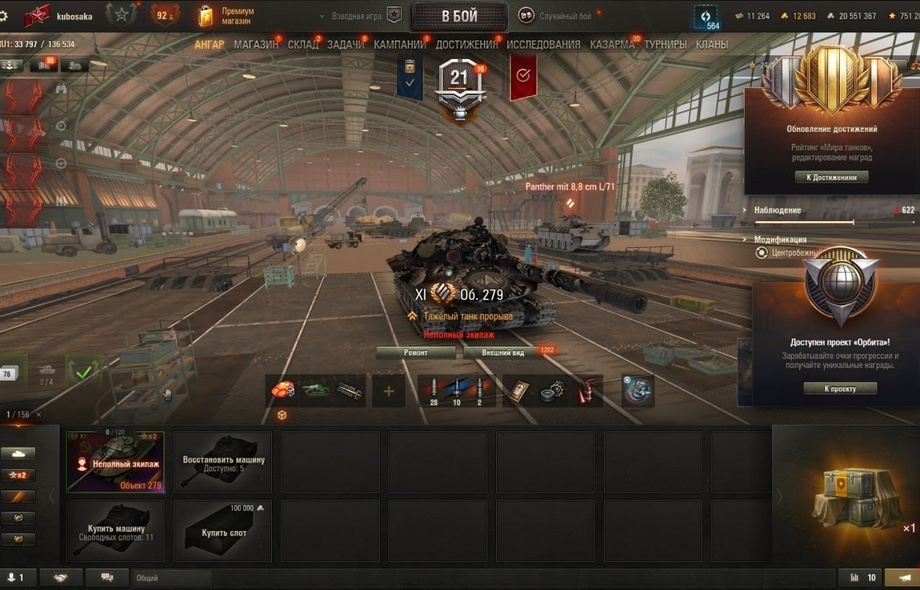
Task: Switch to the Склад tab
Action: coord(303,45)
